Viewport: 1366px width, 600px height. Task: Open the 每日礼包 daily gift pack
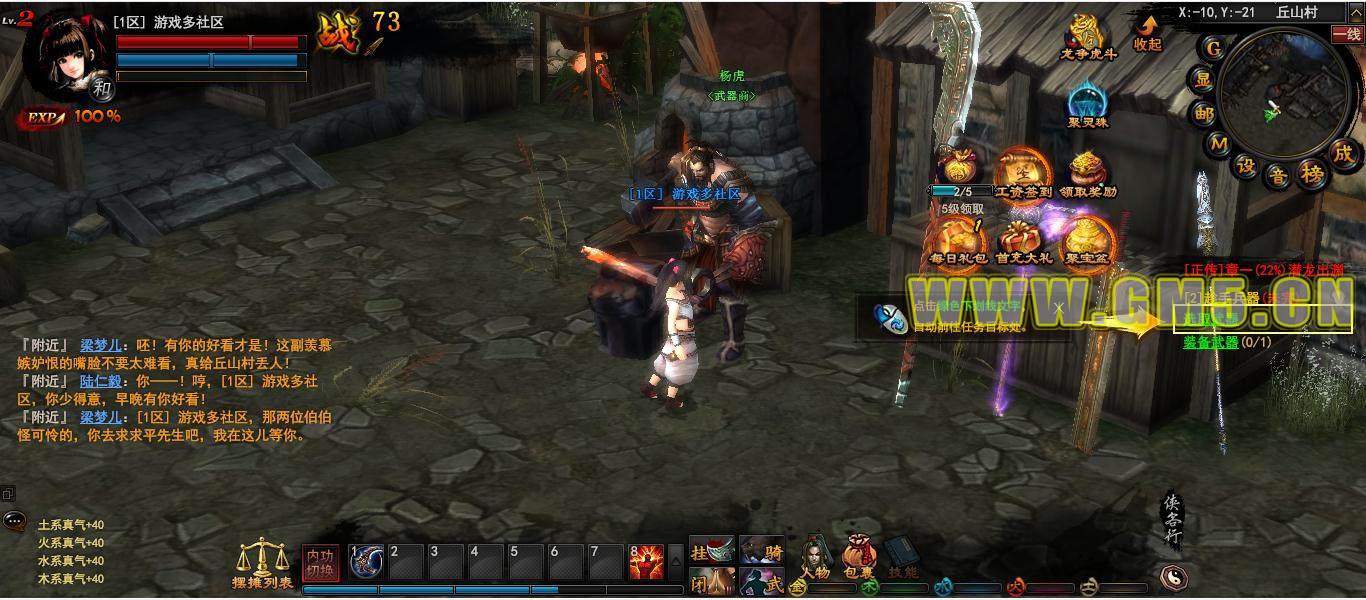[x=957, y=240]
